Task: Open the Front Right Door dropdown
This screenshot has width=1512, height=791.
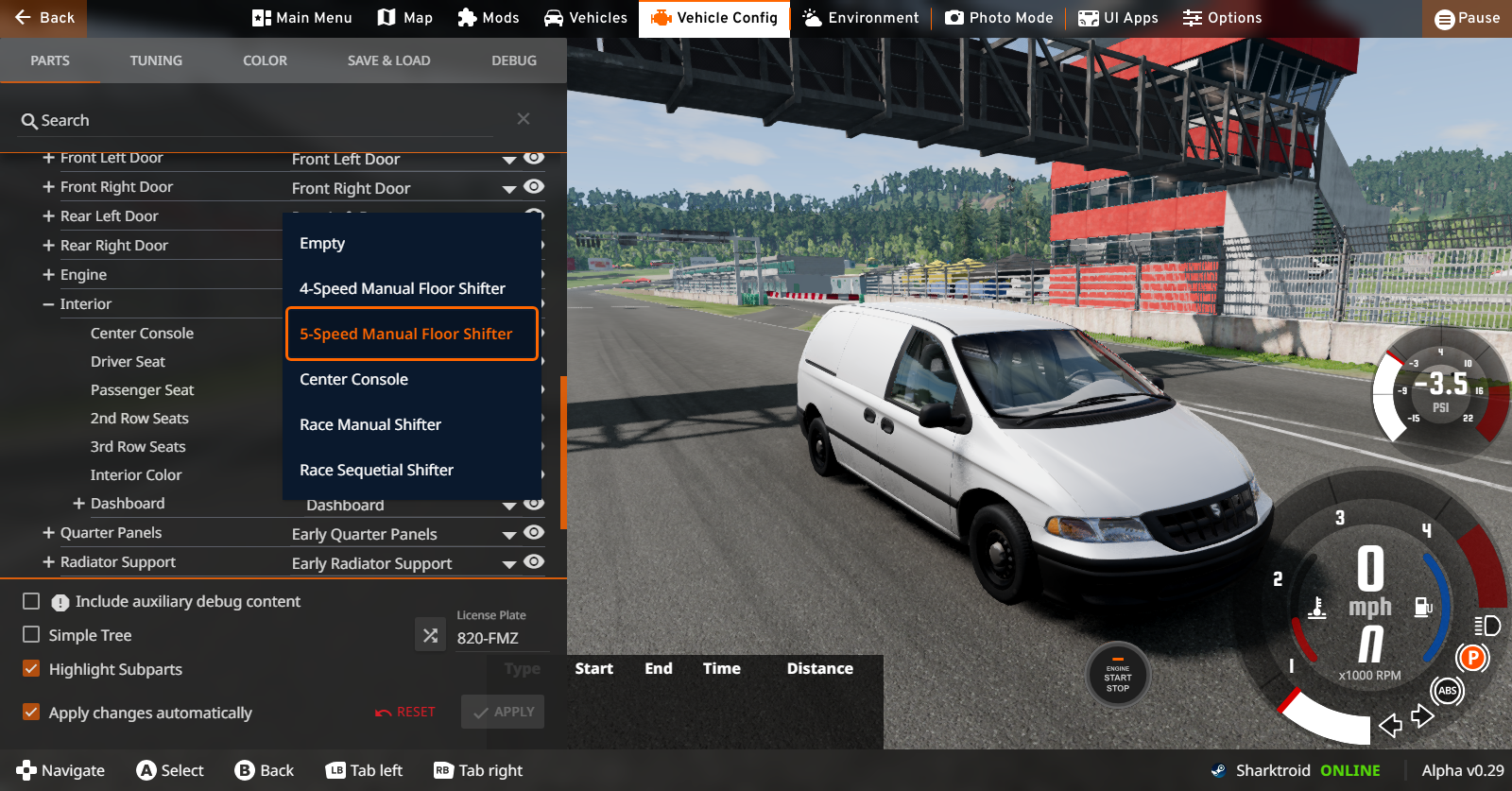Action: [x=509, y=189]
